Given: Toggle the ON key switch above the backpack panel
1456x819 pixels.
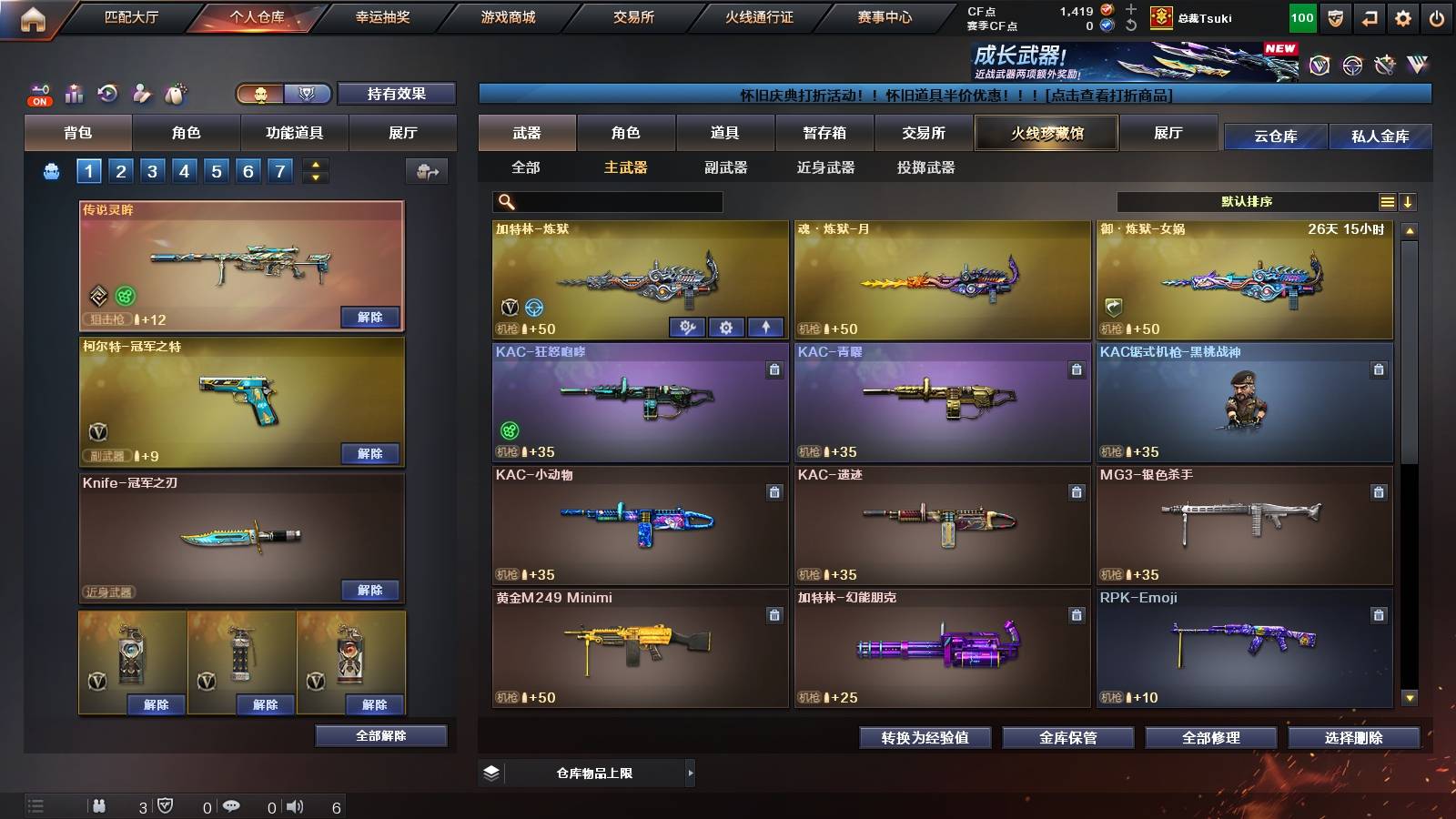Looking at the screenshot, I should (38, 93).
